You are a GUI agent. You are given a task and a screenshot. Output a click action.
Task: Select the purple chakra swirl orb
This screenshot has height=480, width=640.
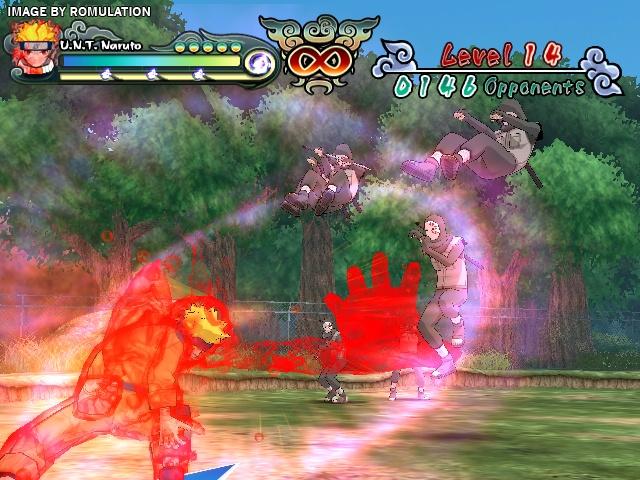(x=260, y=63)
